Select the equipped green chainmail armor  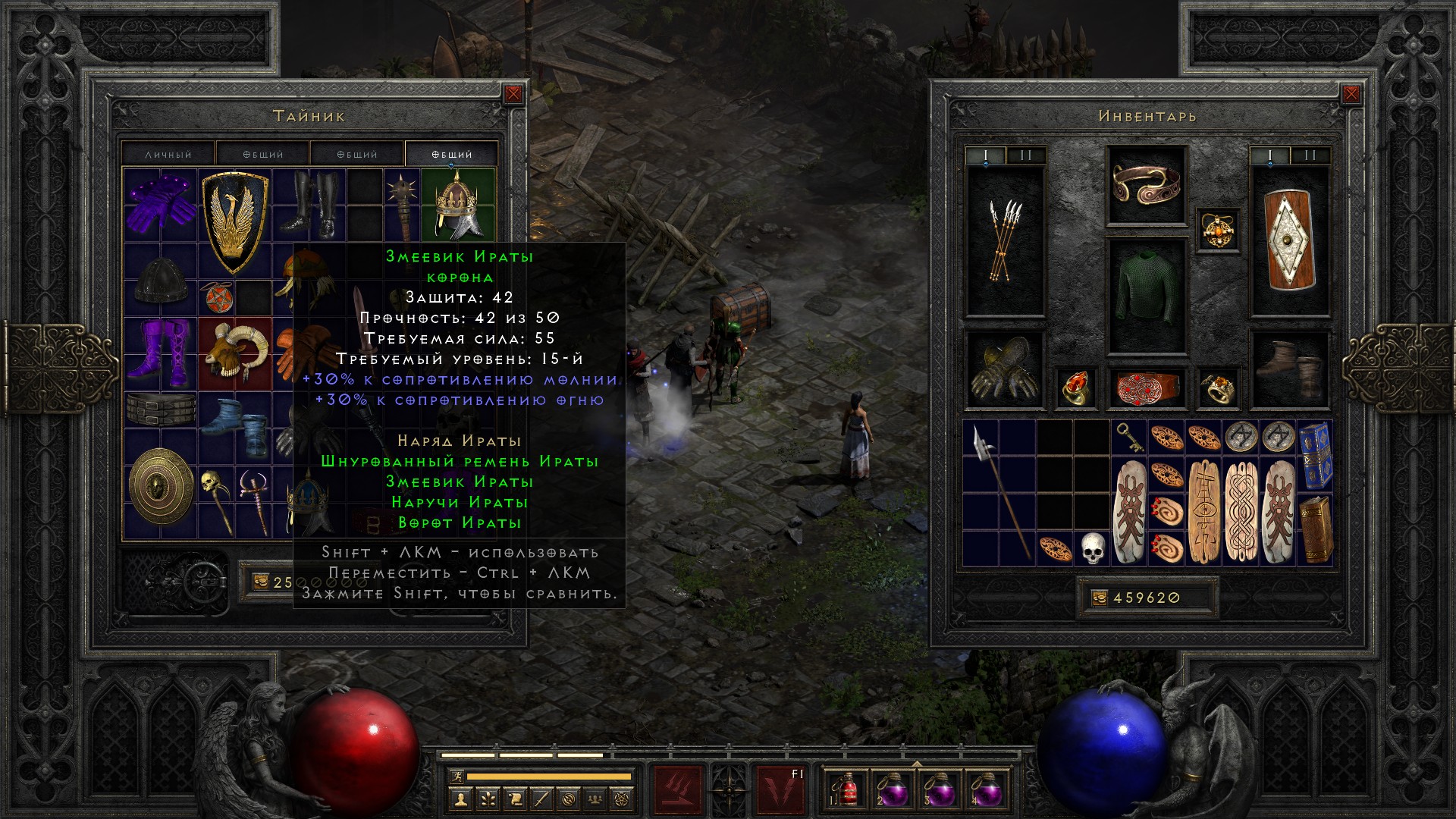point(1146,297)
